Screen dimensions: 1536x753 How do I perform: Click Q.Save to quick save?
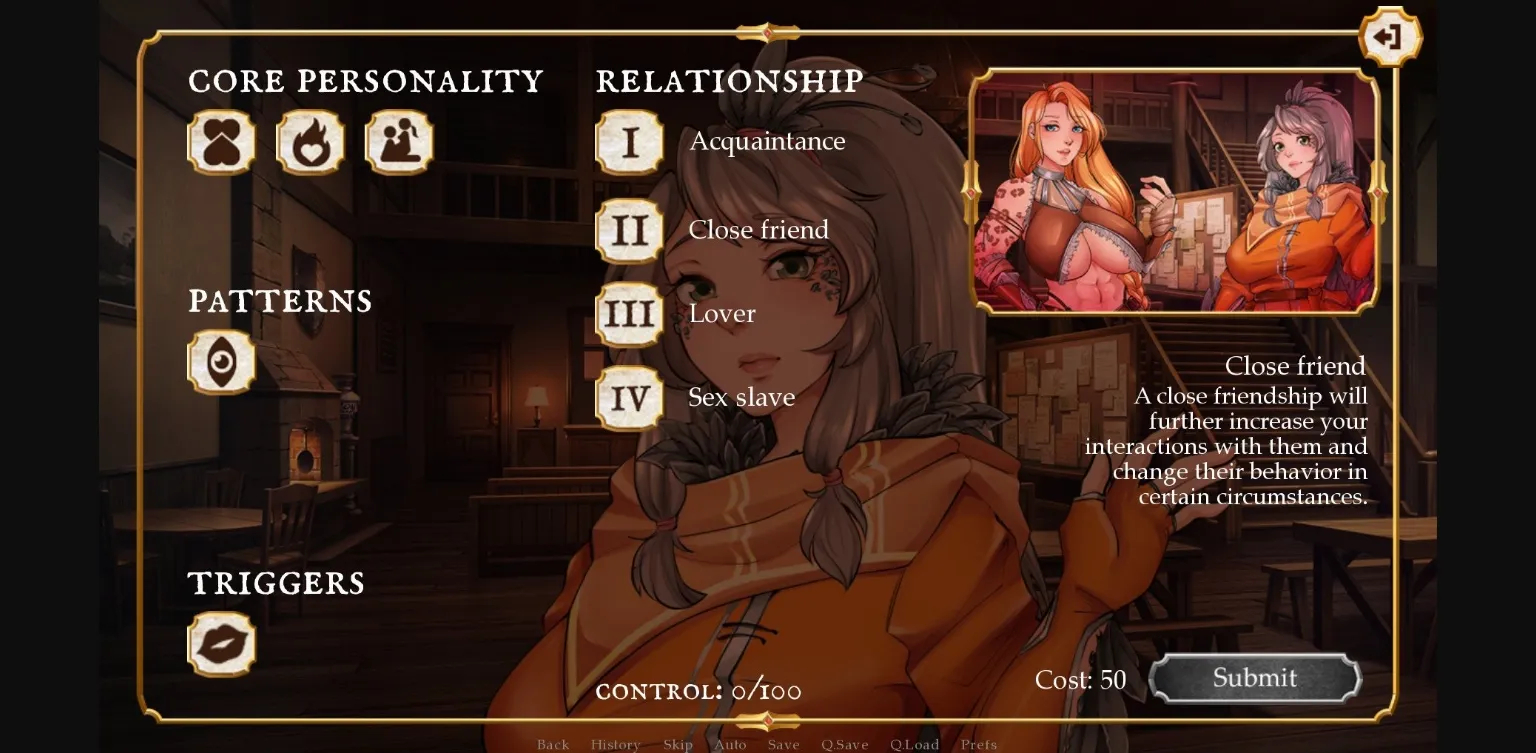pos(846,744)
